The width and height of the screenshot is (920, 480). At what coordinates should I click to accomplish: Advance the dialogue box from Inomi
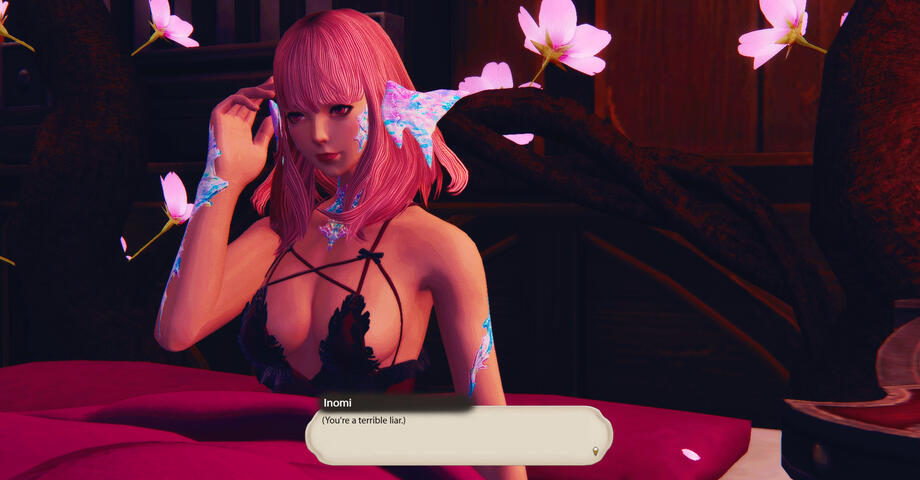point(458,436)
